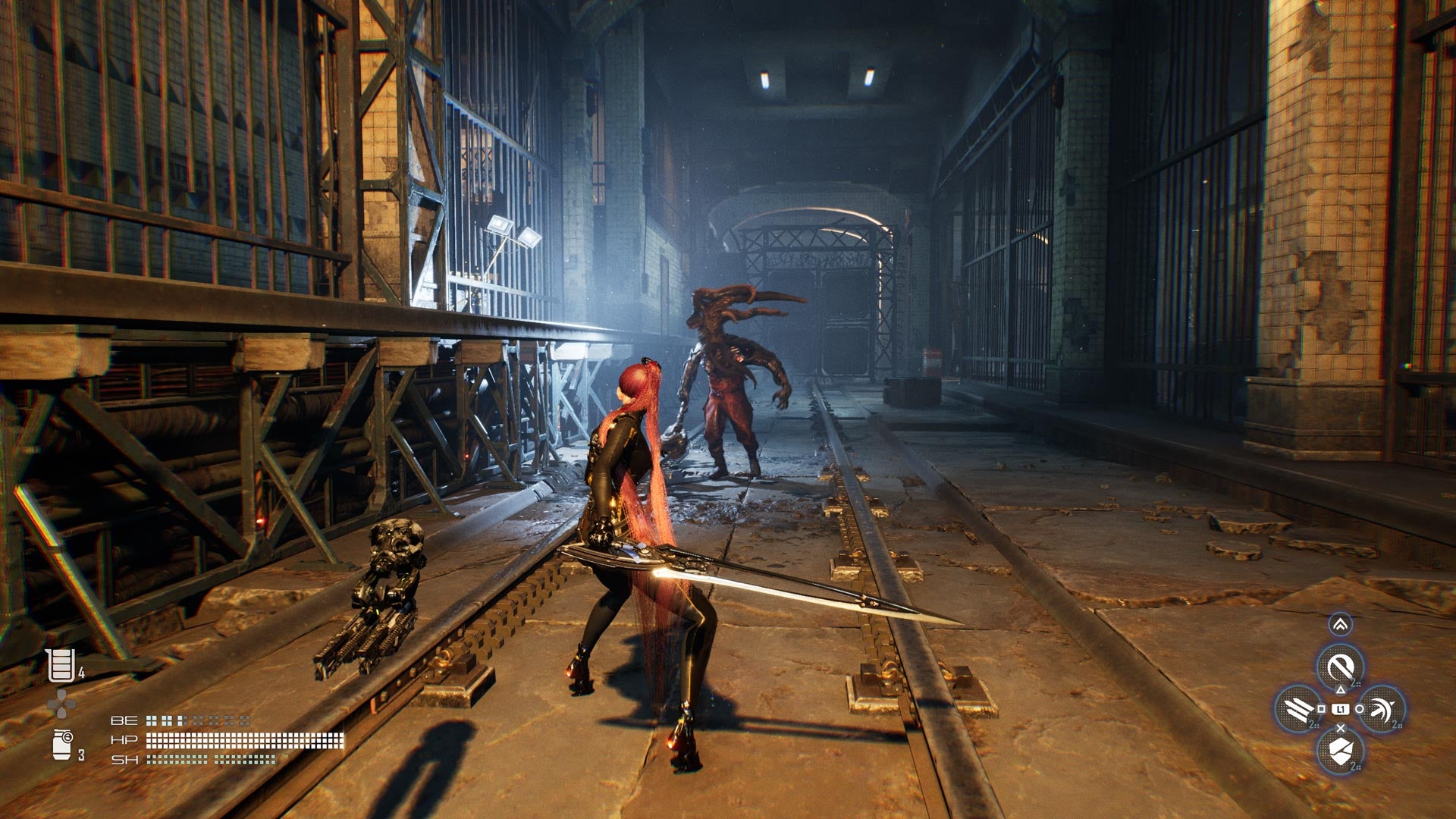Click the potion count number 4

pyautogui.click(x=80, y=671)
